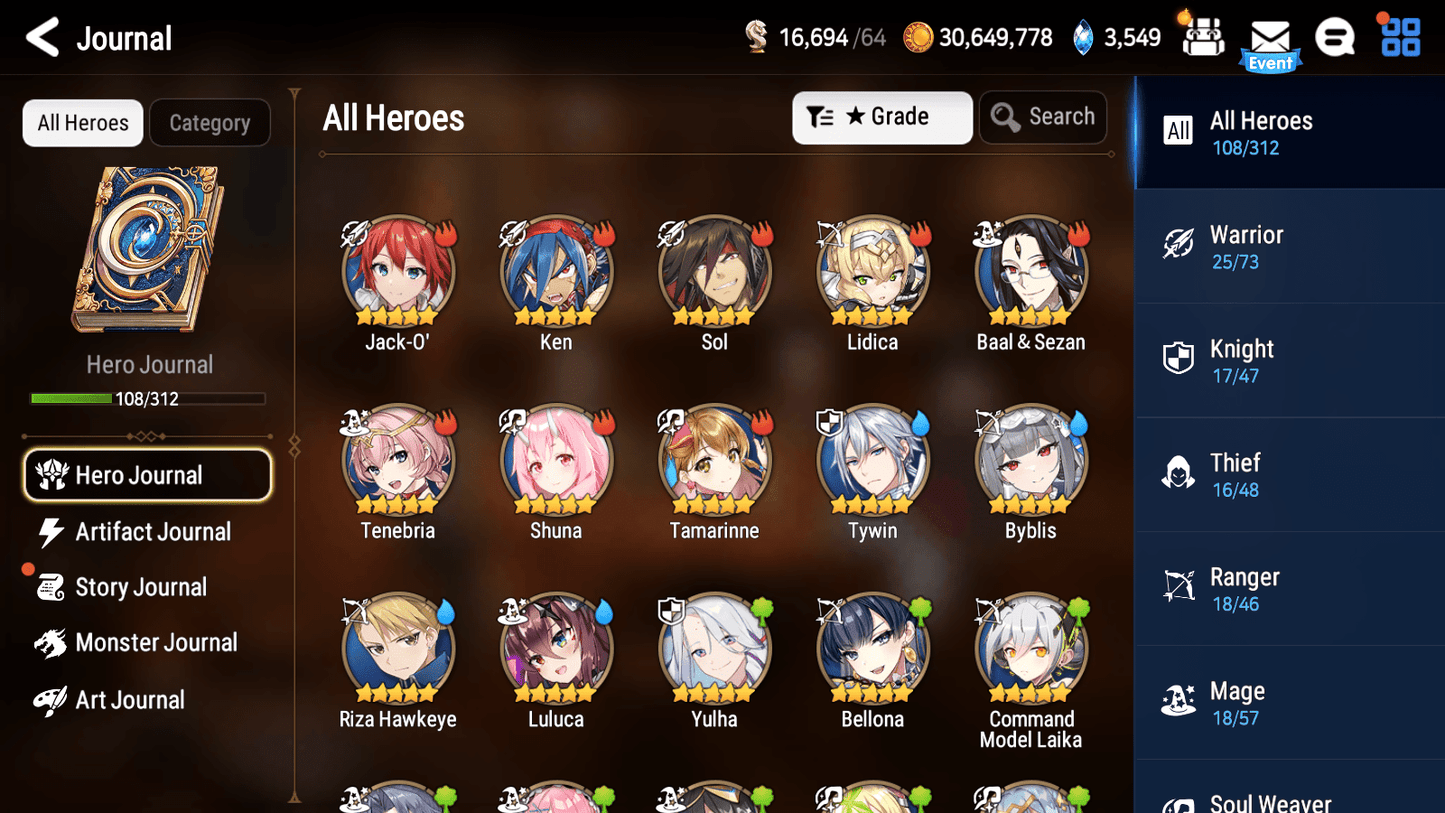Screen dimensions: 1445x813
Task: Filter heroes by the Thief class
Action: pyautogui.click(x=1289, y=474)
